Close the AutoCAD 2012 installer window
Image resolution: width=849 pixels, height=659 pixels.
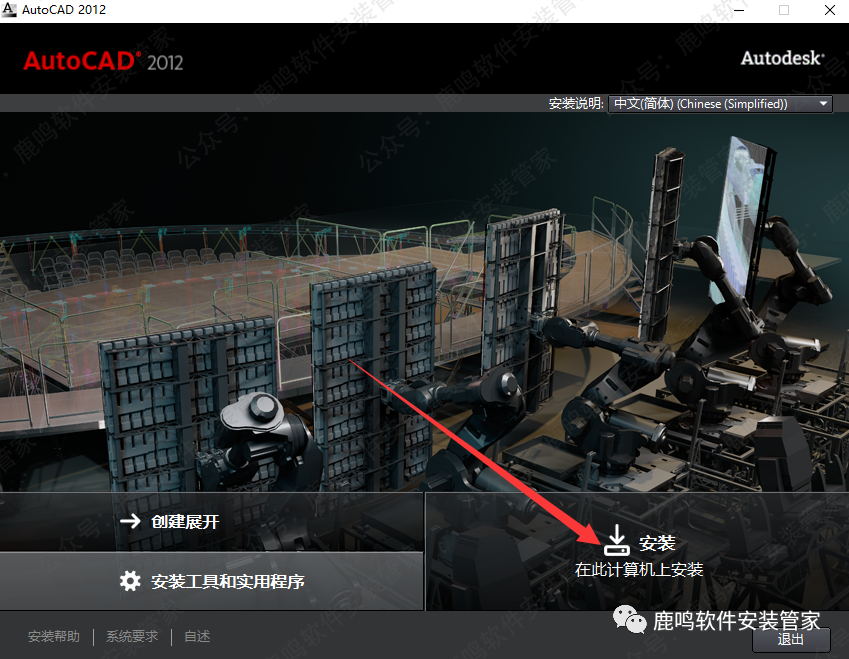tap(828, 10)
